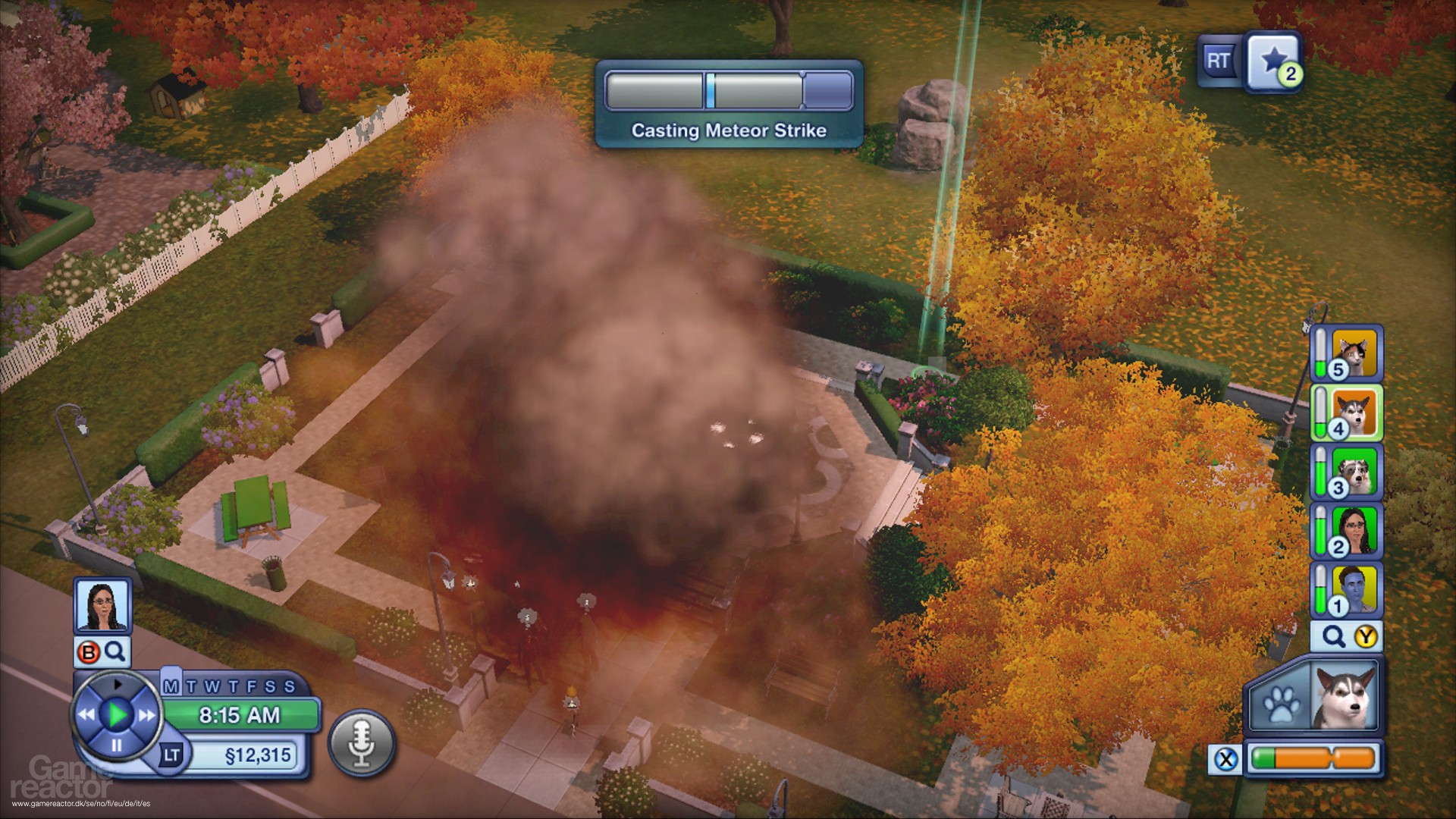Select the blue-skinned Sim portrait
The width and height of the screenshot is (1456, 819).
[1354, 588]
